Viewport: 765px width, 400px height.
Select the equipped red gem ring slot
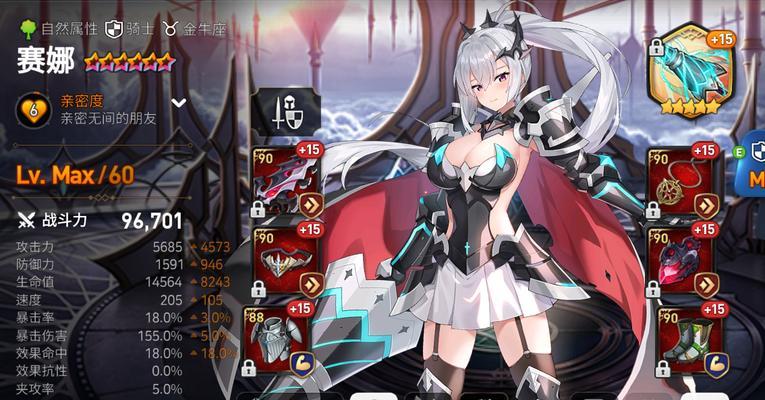[x=682, y=262]
